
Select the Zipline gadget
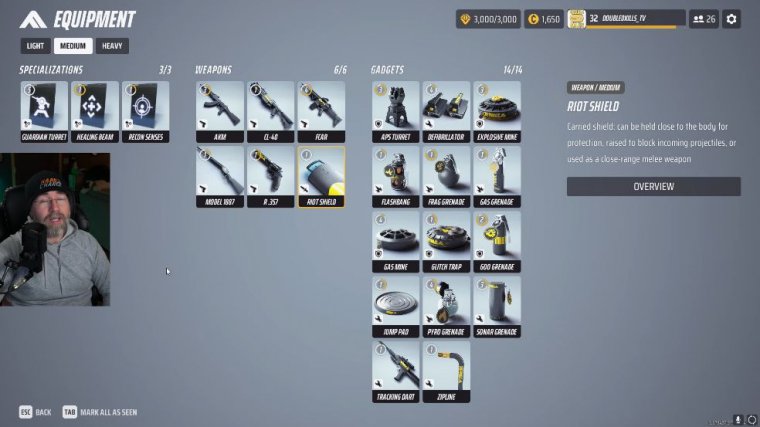click(x=447, y=372)
